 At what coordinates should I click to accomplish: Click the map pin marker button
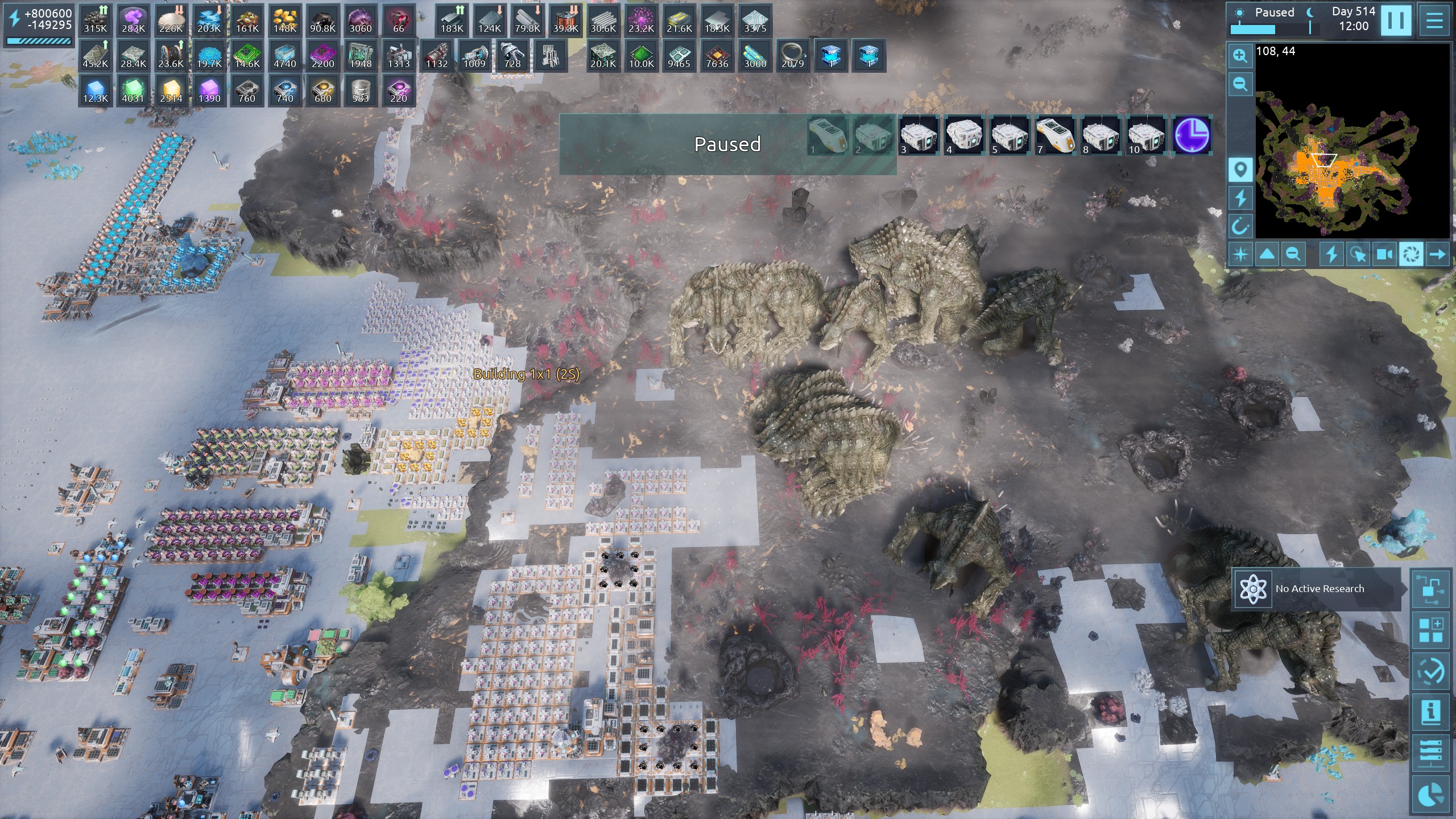pos(1240,169)
